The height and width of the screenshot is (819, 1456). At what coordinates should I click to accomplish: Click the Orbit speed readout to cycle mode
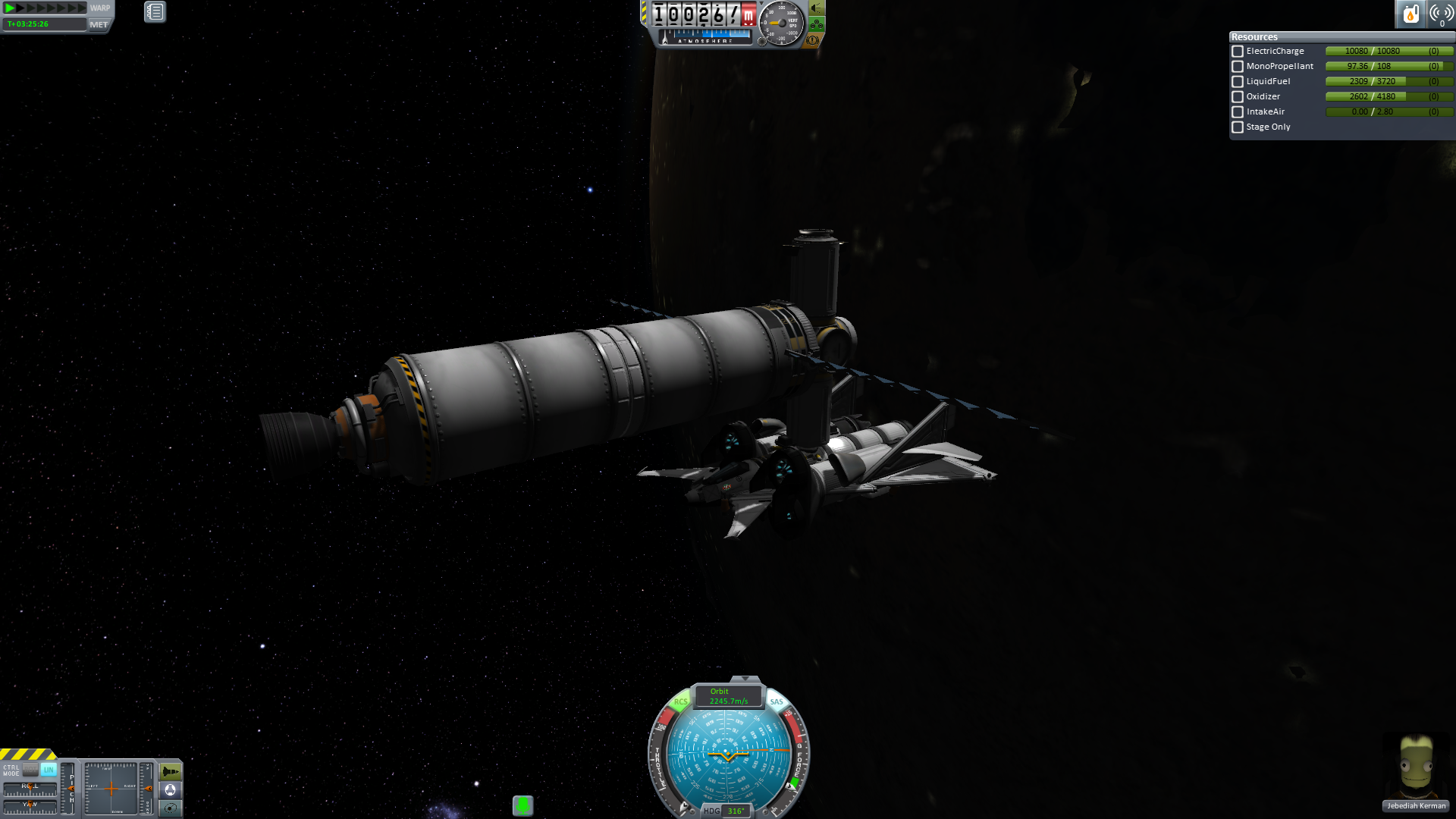[728, 696]
